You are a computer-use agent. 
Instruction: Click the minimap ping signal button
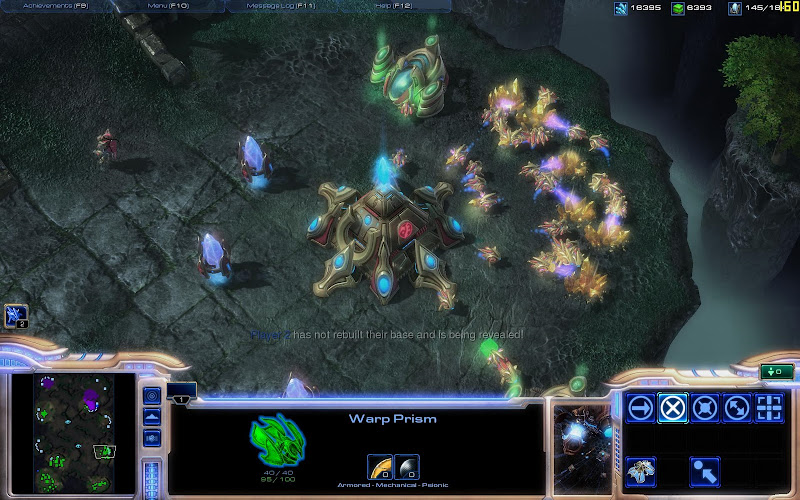[152, 395]
